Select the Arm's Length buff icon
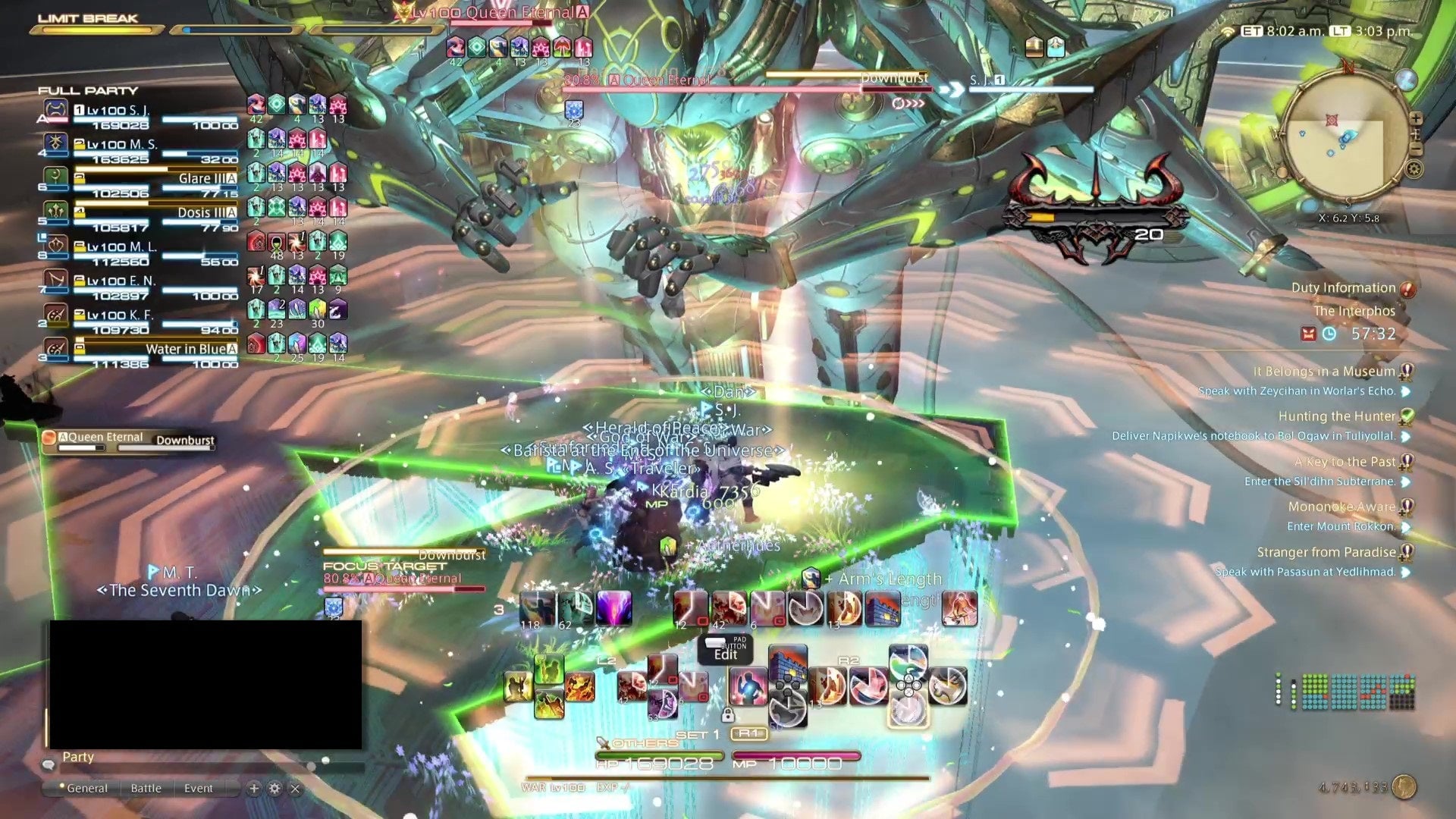The height and width of the screenshot is (819, 1456). coord(811,579)
